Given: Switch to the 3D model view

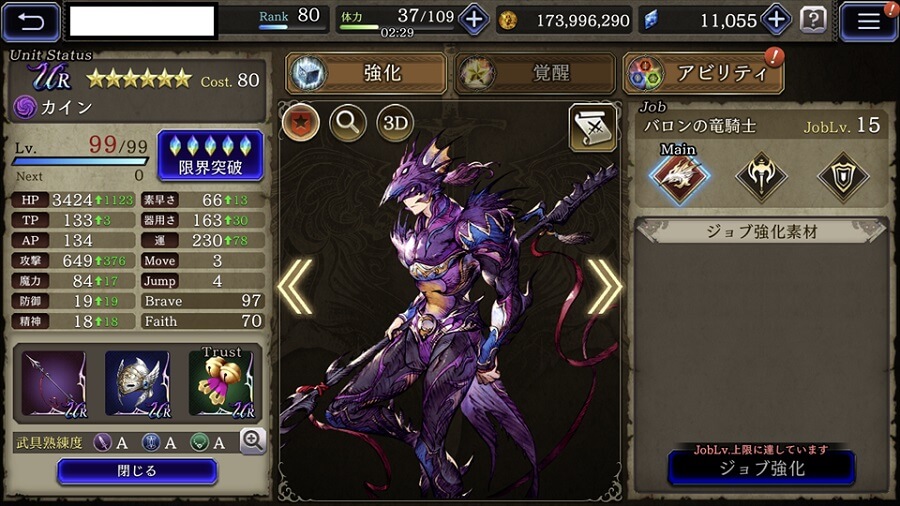Looking at the screenshot, I should pyautogui.click(x=395, y=122).
